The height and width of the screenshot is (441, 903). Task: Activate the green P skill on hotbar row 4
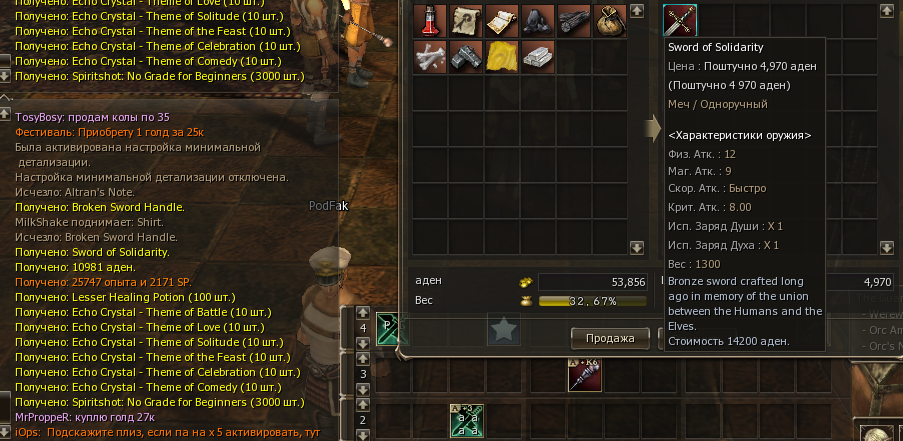pos(391,329)
